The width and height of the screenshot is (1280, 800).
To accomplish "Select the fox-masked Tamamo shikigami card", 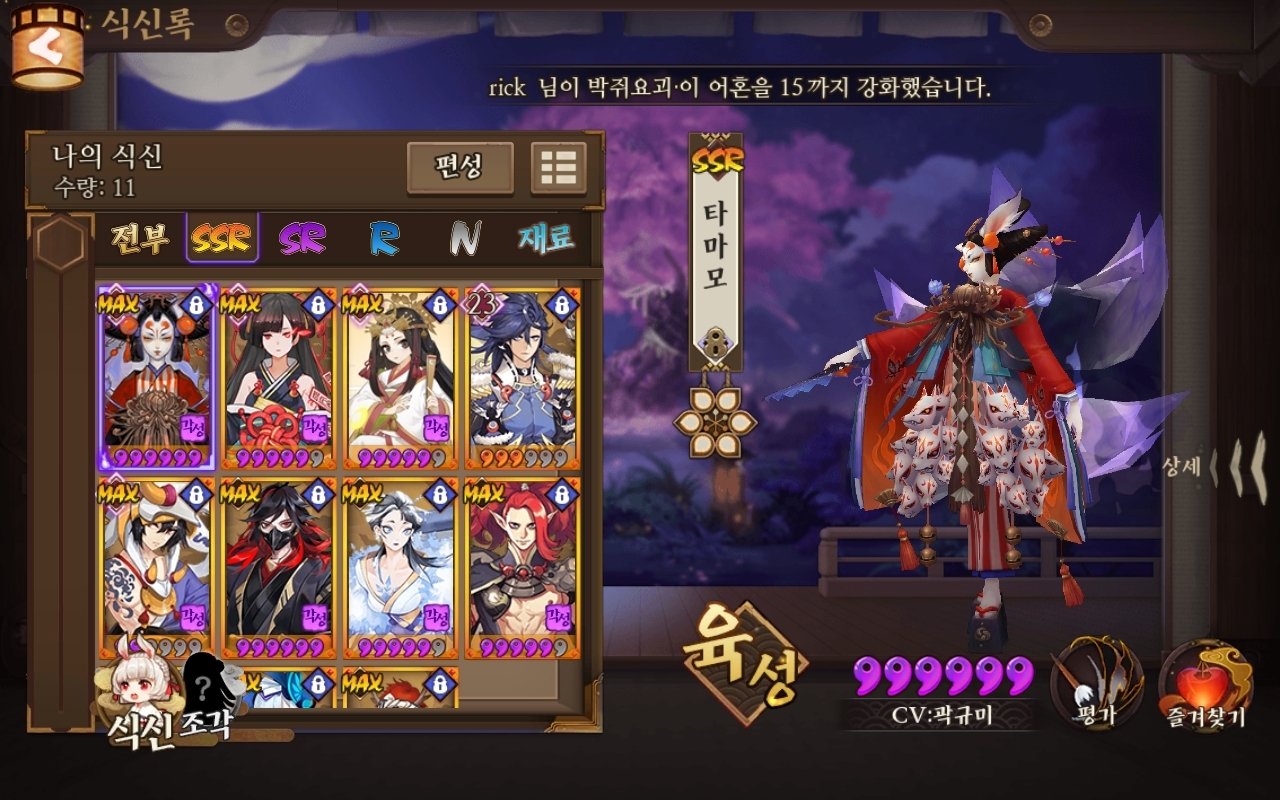I will tap(156, 379).
